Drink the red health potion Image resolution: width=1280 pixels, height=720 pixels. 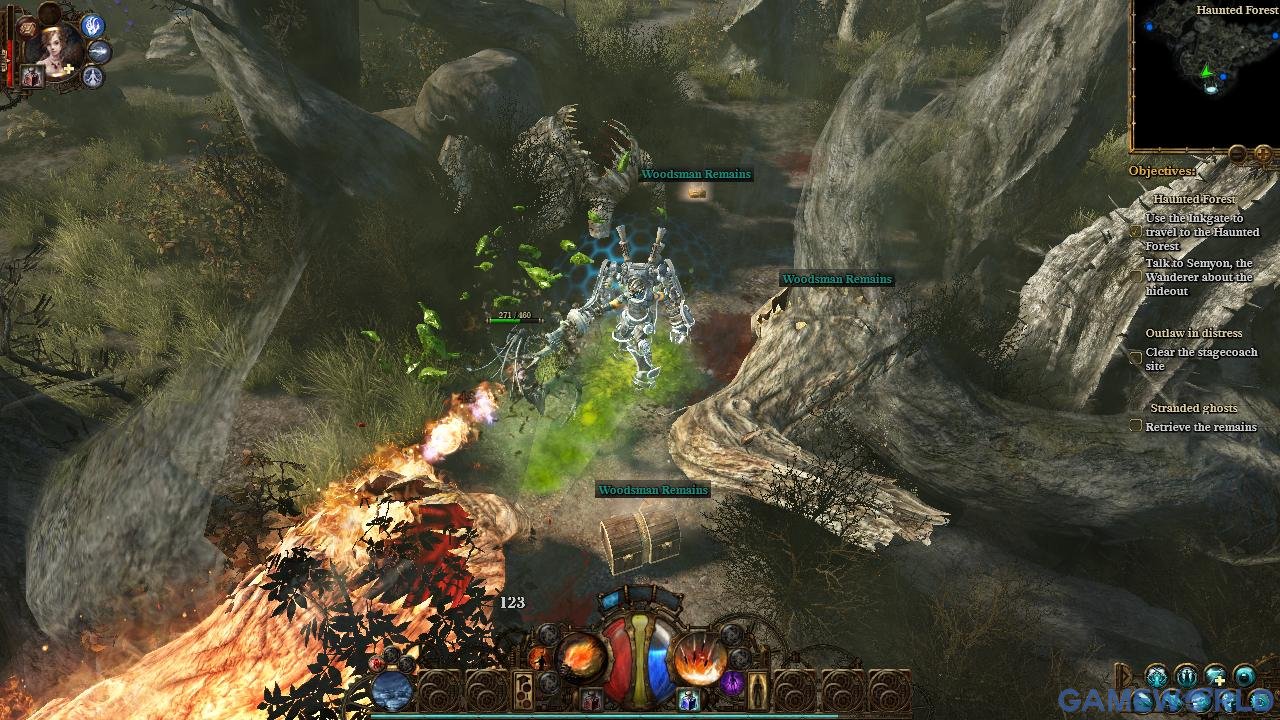click(591, 698)
